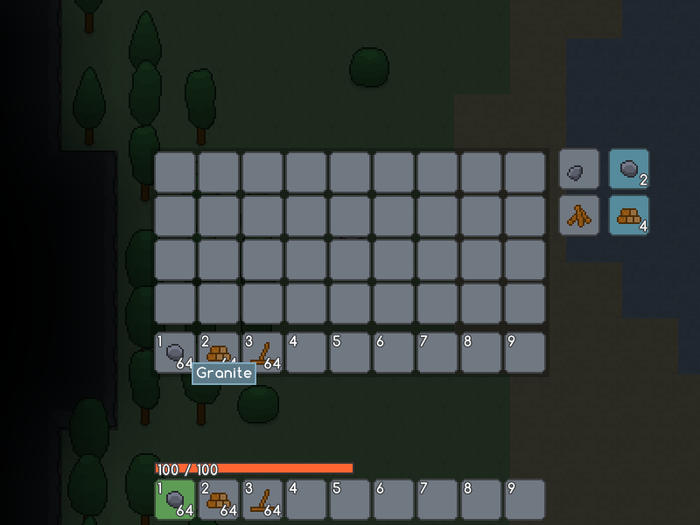Image resolution: width=700 pixels, height=525 pixels.
Task: Select the granite stack in the inventory panel
Action: pyautogui.click(x=175, y=352)
